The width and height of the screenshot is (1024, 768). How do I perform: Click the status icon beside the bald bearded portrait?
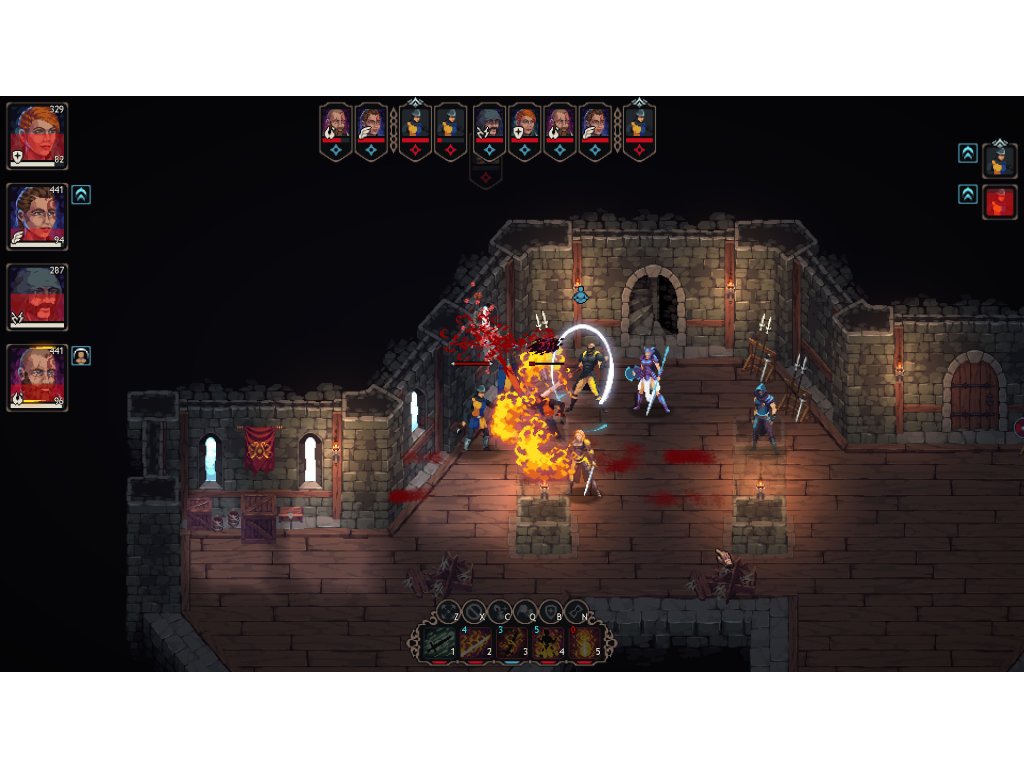click(x=81, y=355)
